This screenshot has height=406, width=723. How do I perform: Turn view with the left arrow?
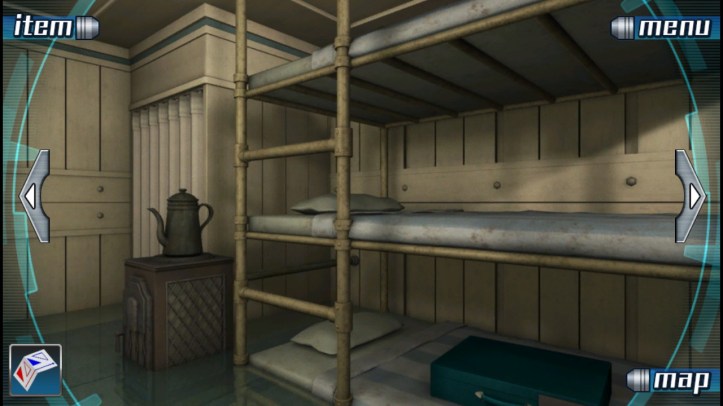point(33,196)
